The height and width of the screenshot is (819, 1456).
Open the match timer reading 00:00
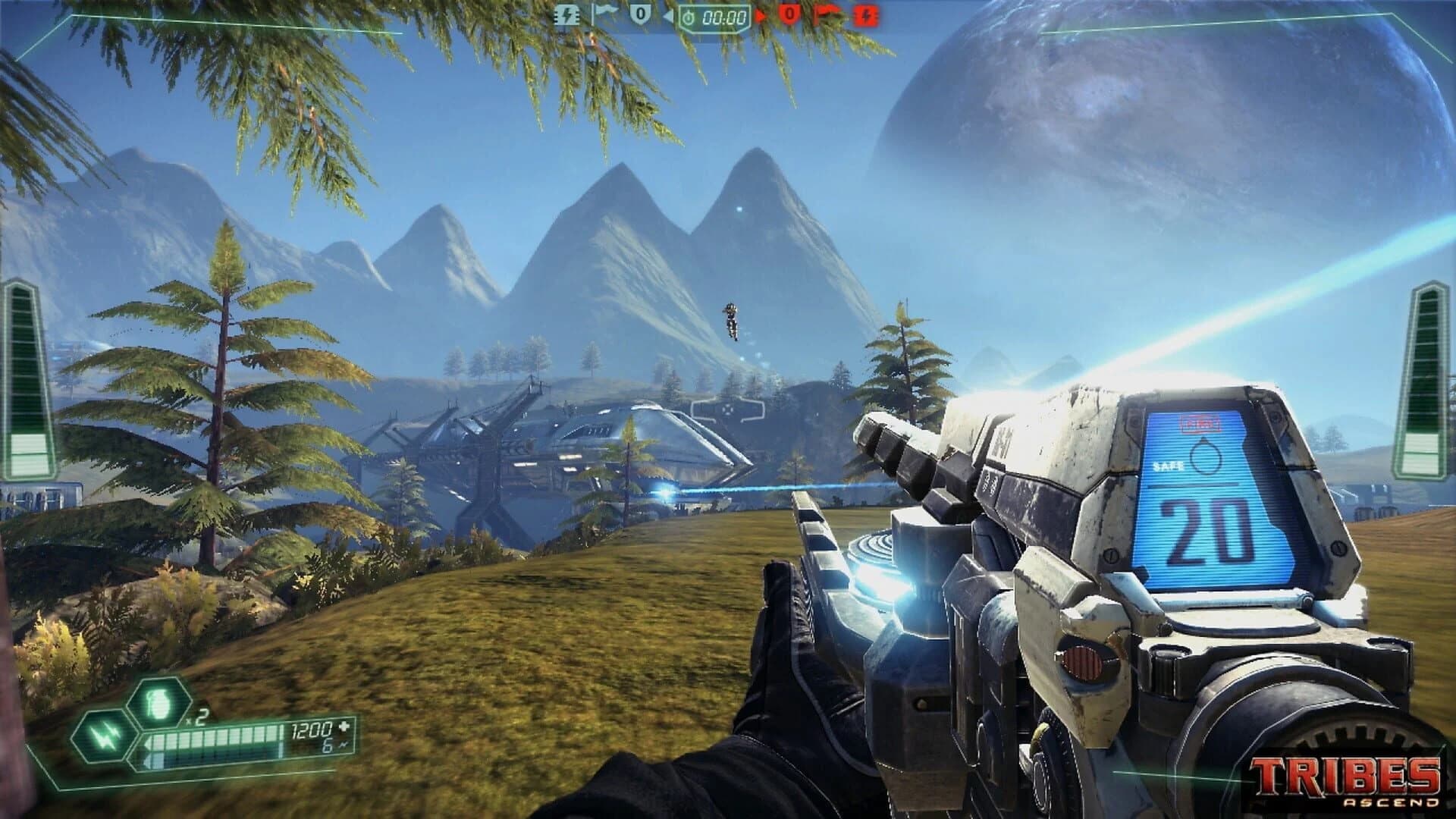(724, 18)
